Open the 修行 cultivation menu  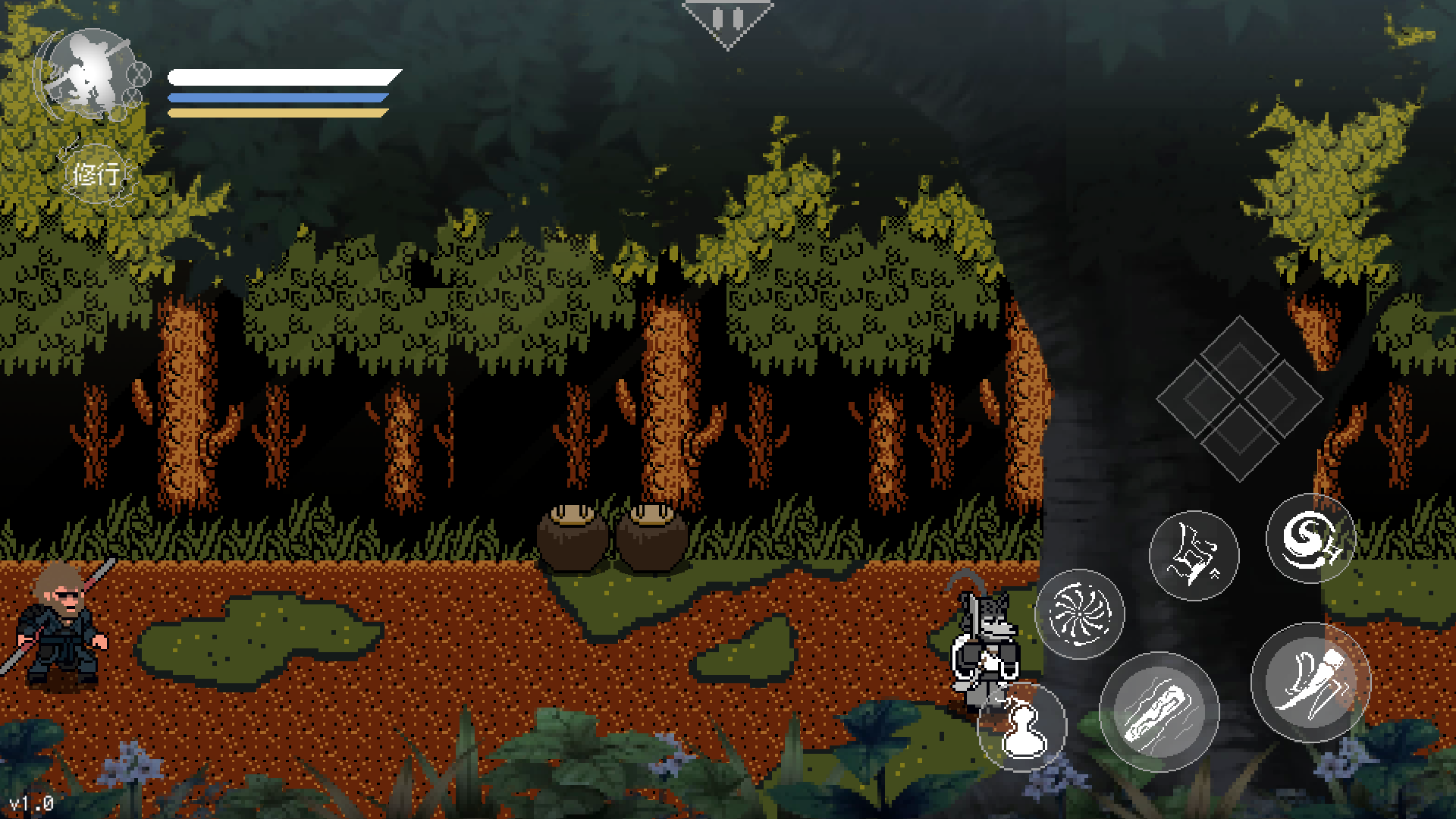(x=96, y=174)
